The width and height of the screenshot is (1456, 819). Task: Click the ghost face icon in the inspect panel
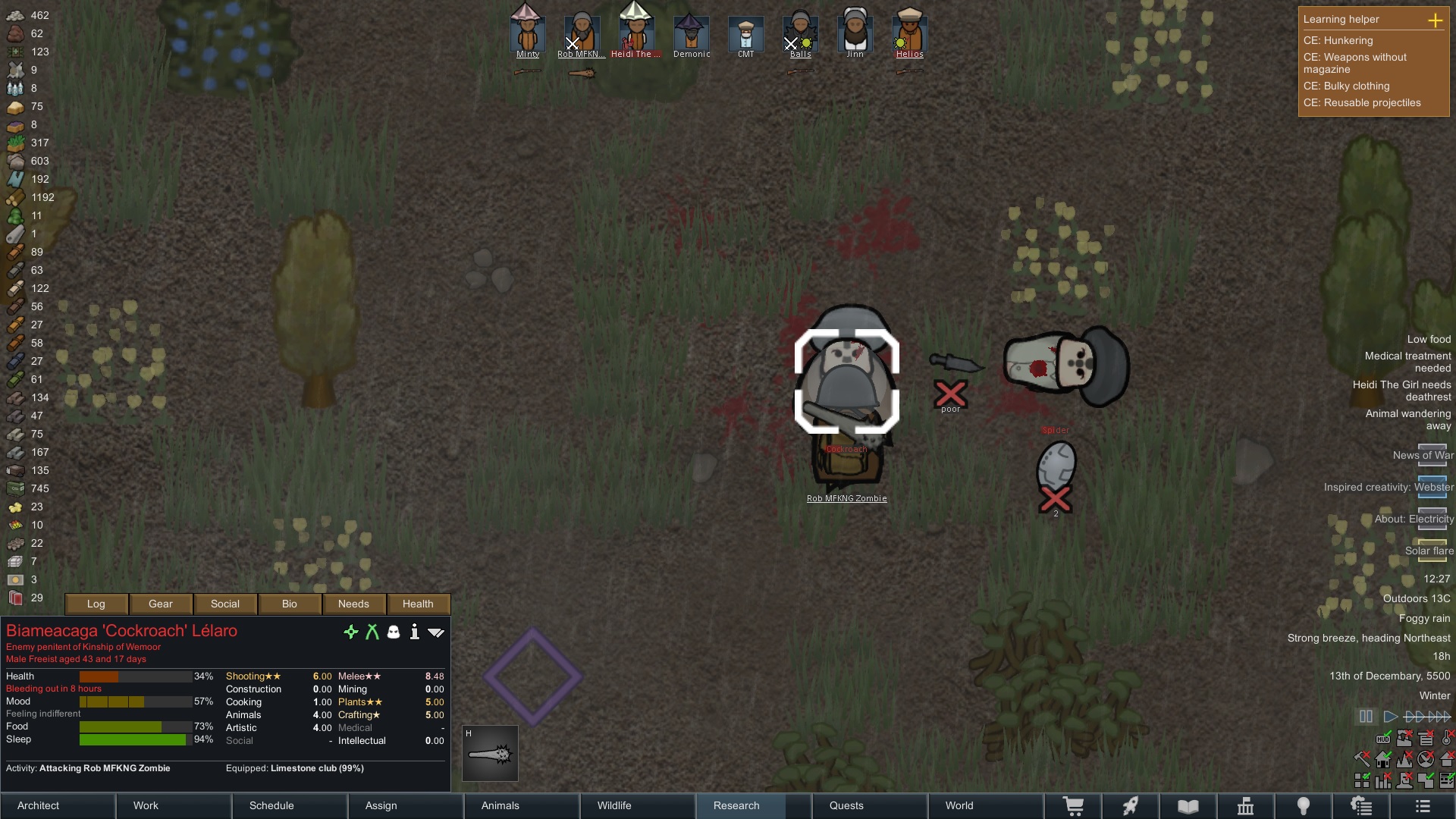coord(393,632)
